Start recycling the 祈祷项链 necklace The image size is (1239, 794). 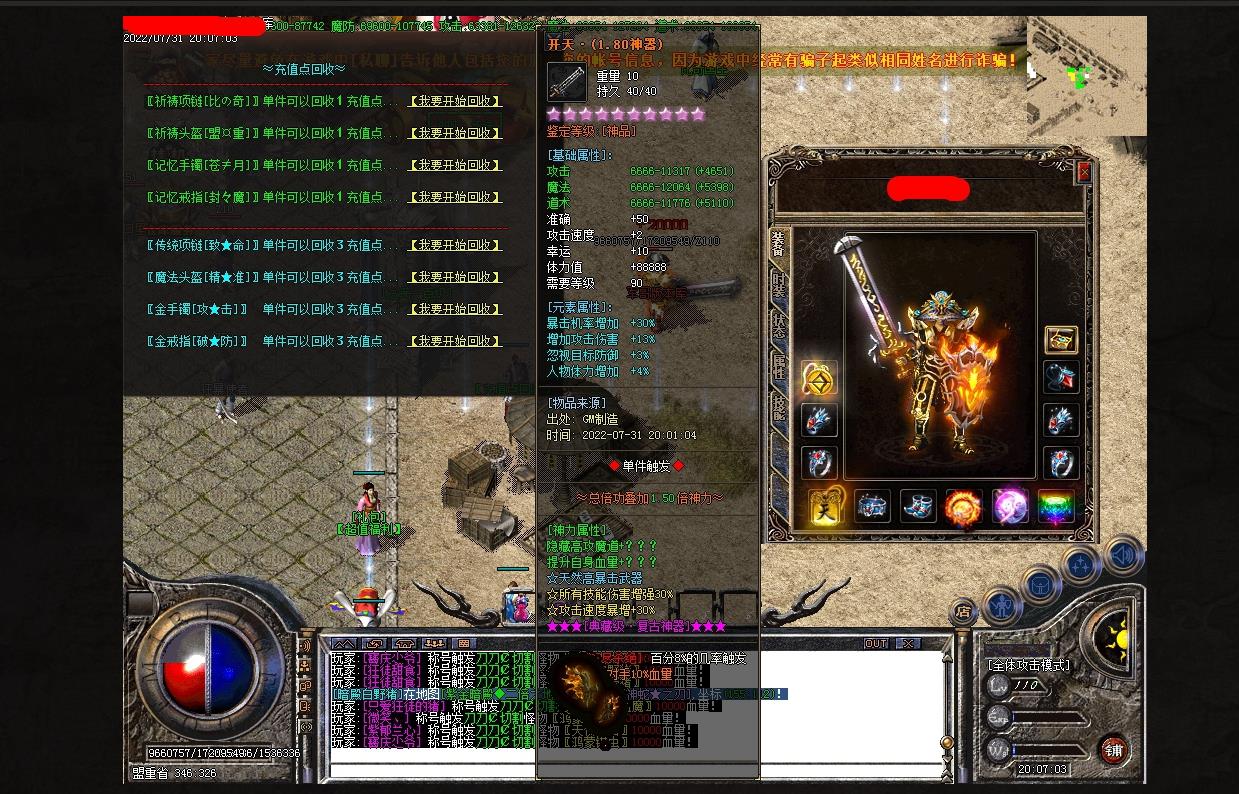[455, 101]
